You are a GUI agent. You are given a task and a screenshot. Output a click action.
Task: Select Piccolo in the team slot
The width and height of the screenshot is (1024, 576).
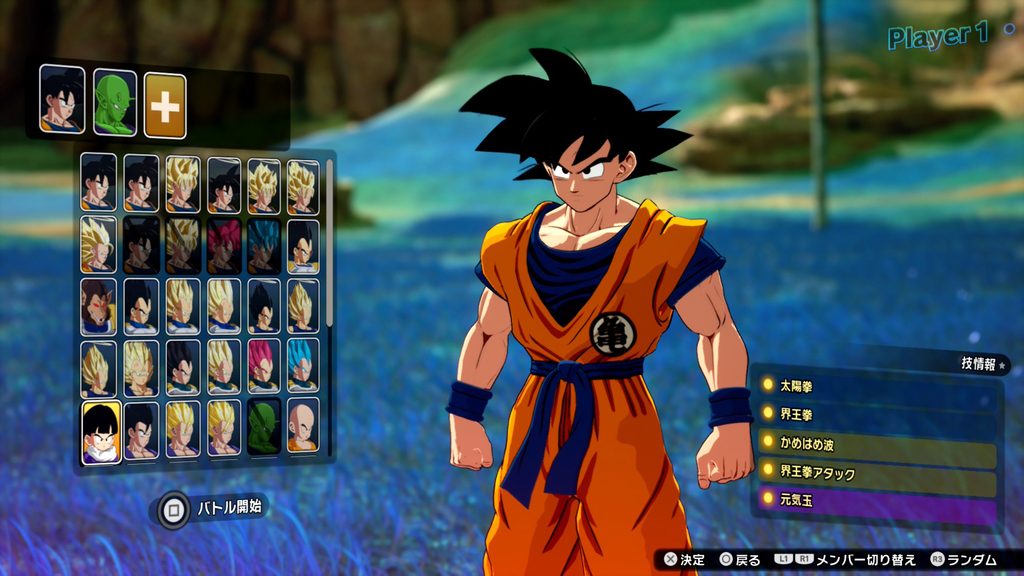pyautogui.click(x=114, y=101)
